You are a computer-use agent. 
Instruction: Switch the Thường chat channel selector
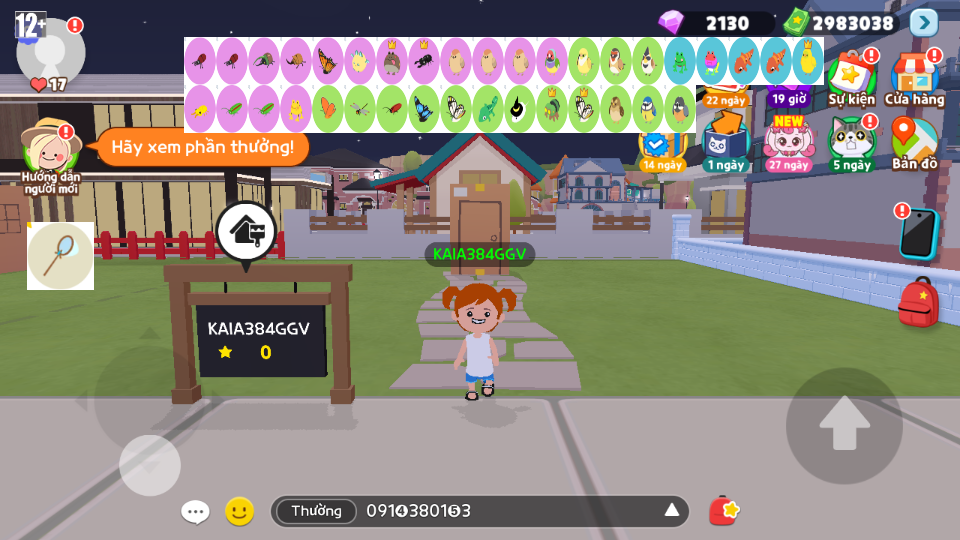[316, 511]
